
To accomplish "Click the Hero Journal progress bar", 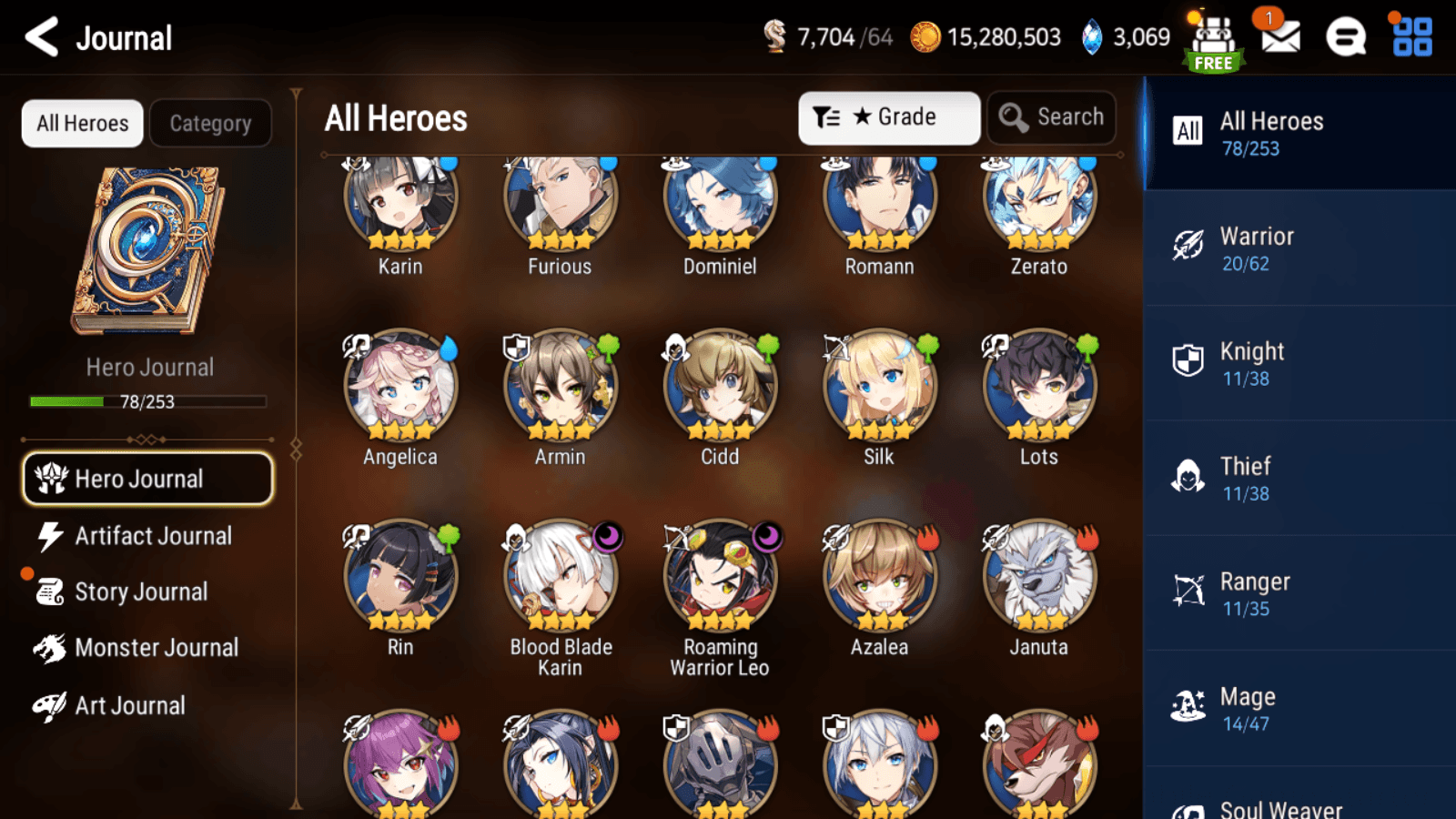I will click(148, 400).
